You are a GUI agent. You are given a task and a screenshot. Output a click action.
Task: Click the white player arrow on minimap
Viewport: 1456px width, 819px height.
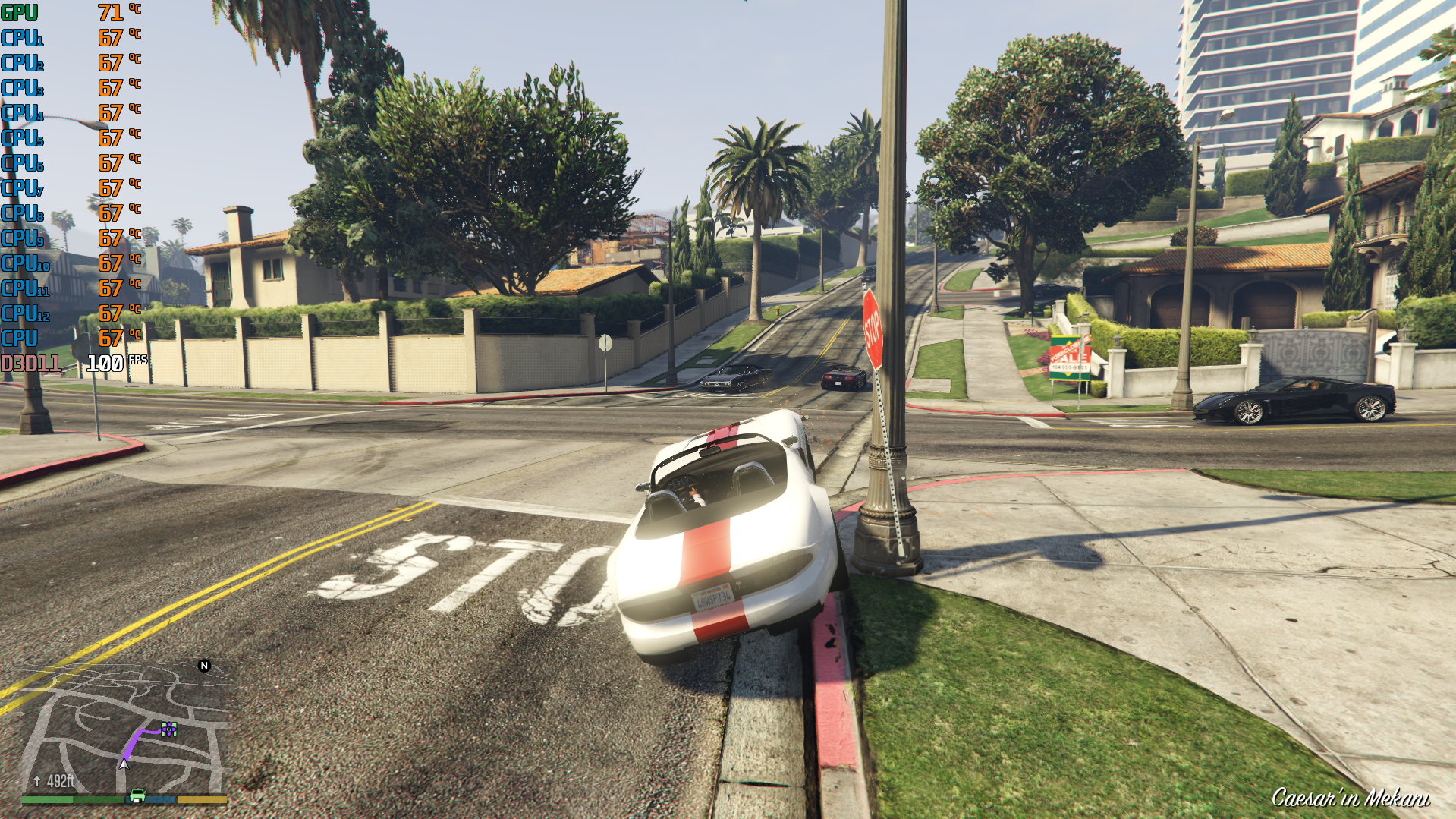pyautogui.click(x=124, y=763)
